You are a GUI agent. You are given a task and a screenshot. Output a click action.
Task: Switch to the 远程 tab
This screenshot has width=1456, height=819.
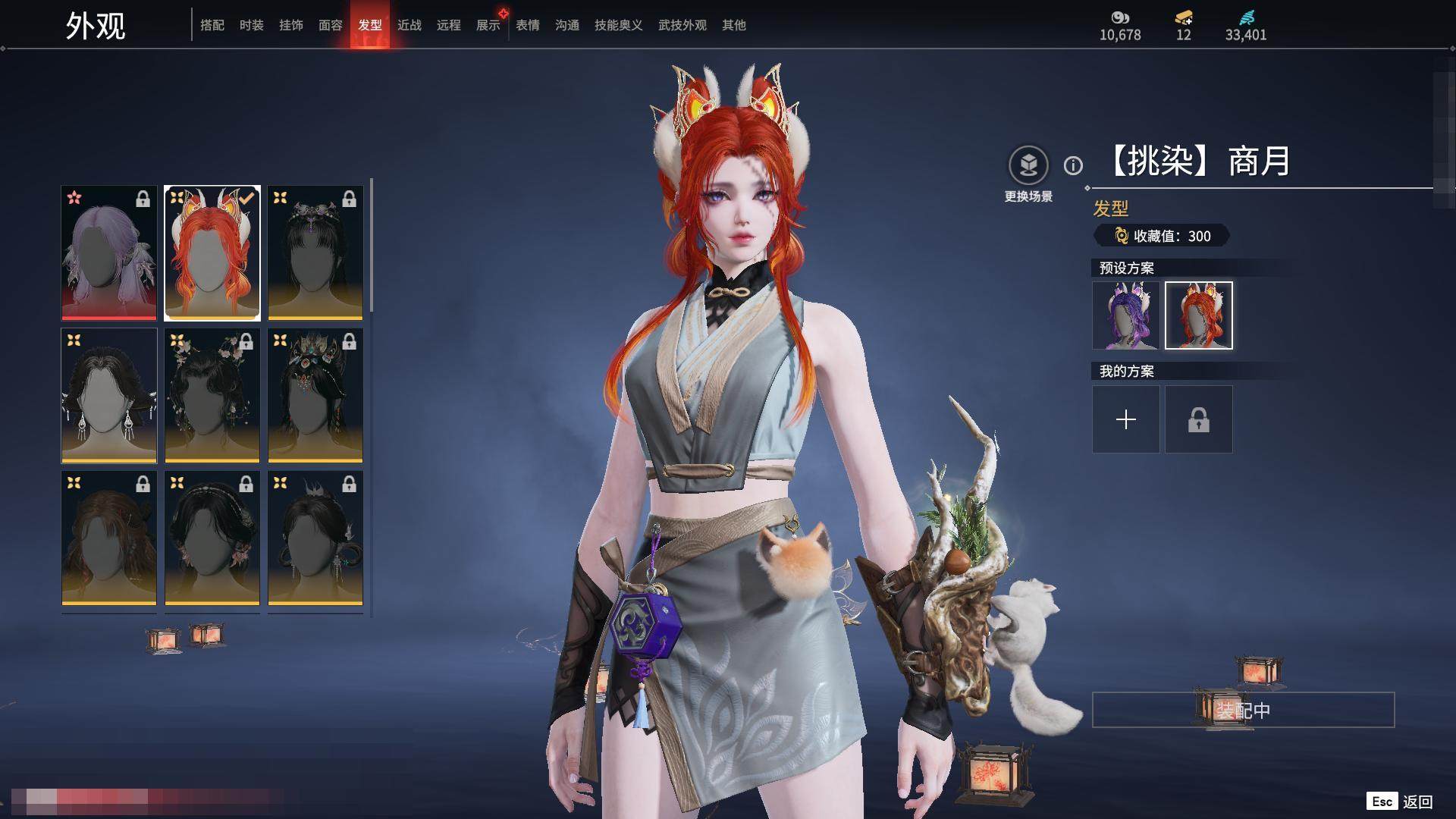449,25
